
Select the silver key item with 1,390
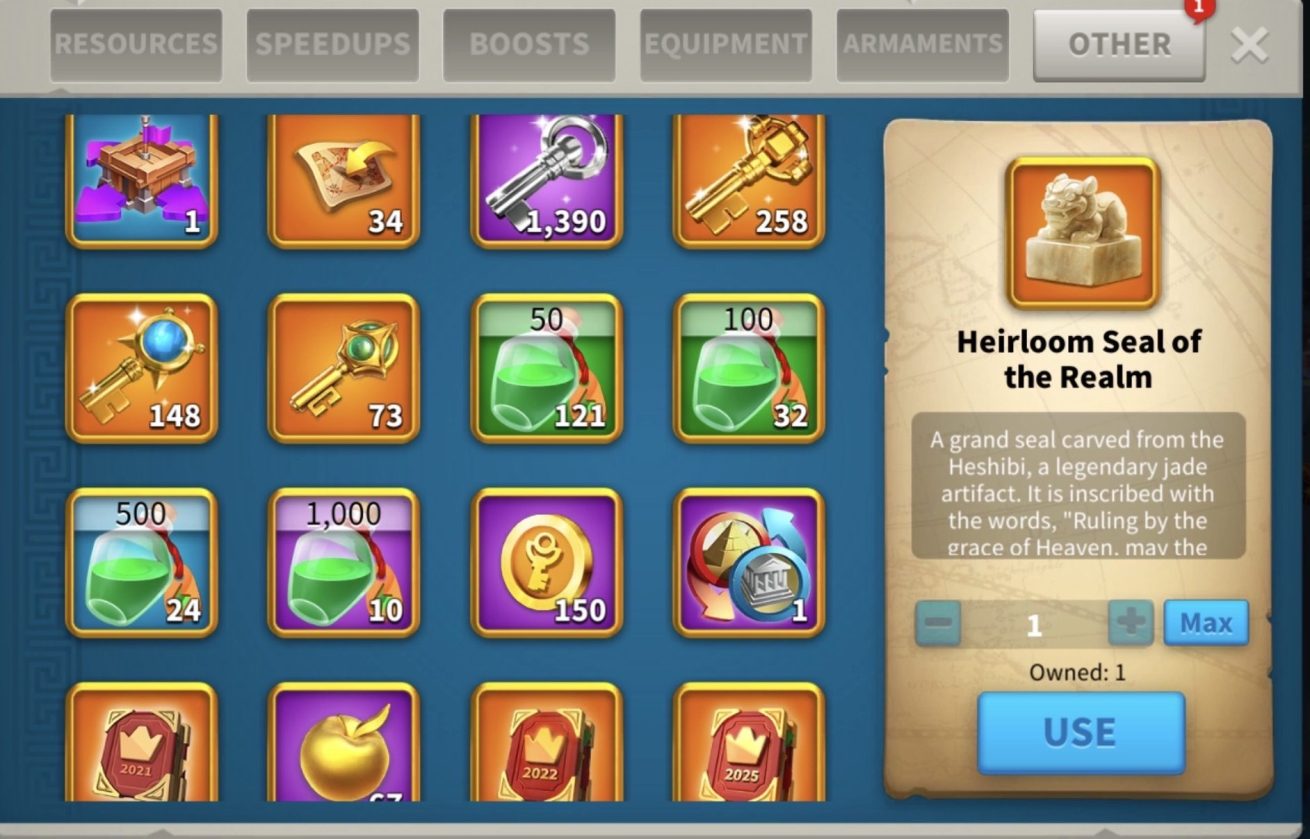(547, 180)
